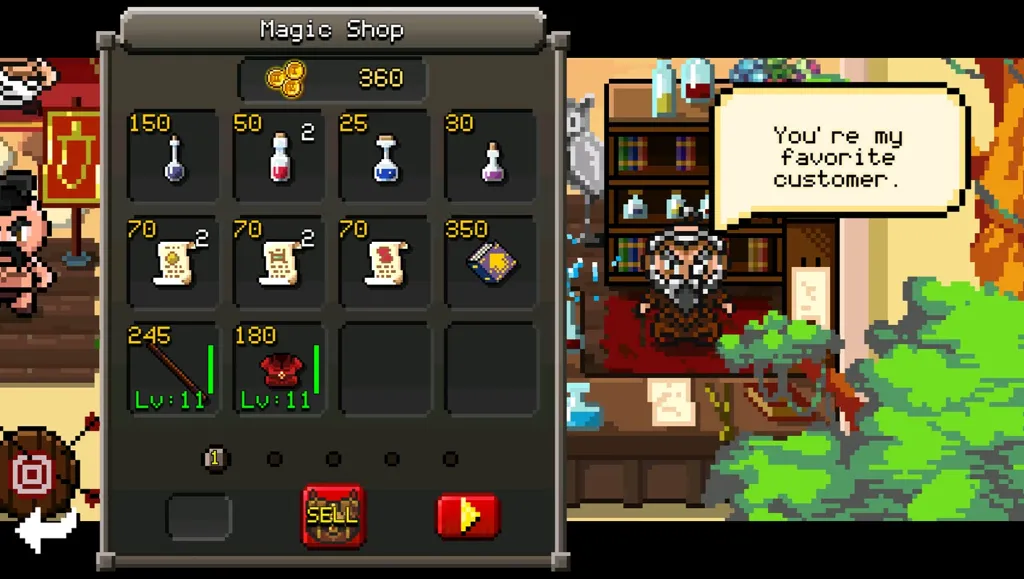Select the red potion costing 50
The width and height of the screenshot is (1024, 579).
280,157
